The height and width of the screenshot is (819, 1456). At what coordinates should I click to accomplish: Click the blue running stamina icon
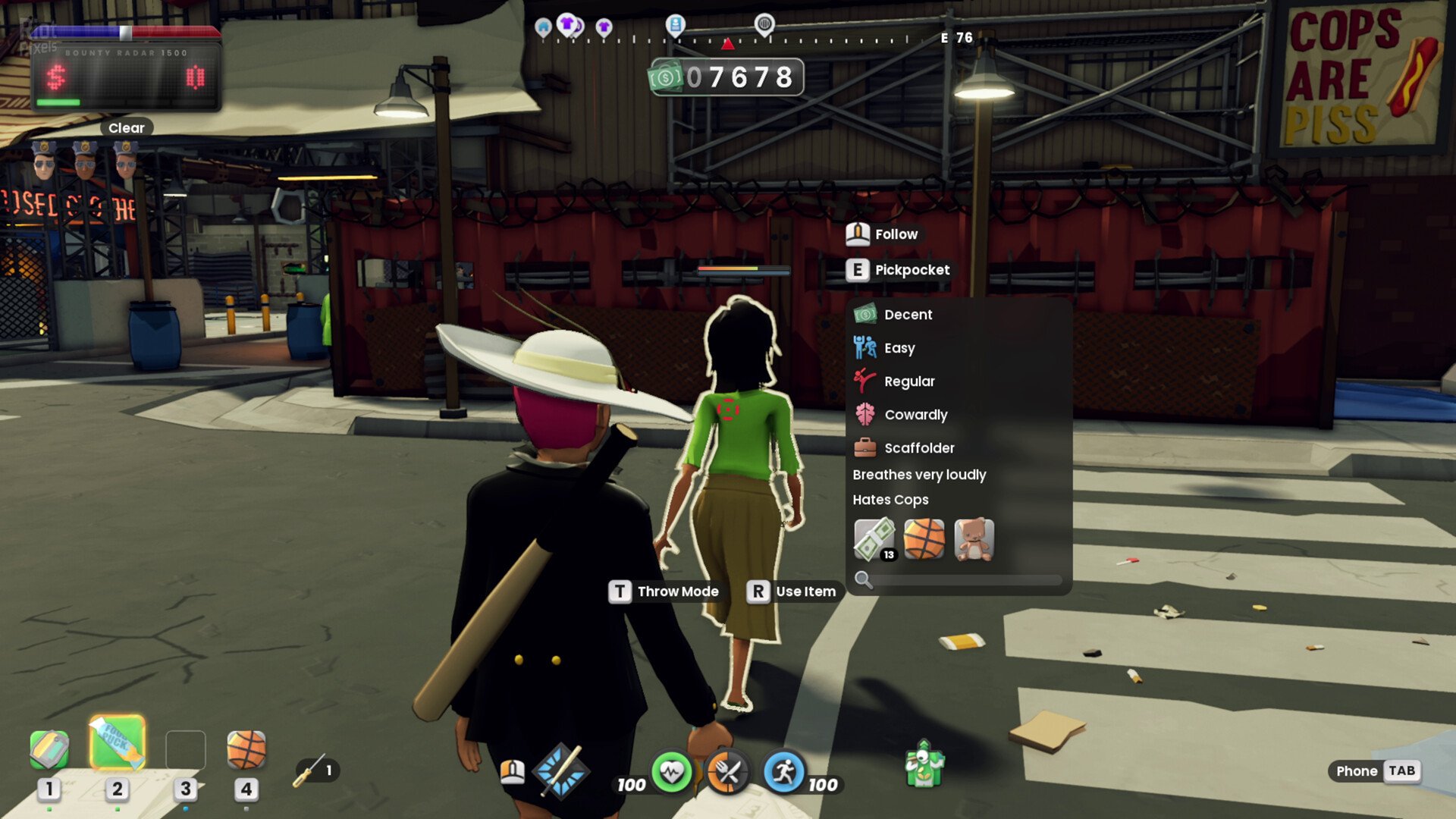(x=783, y=773)
